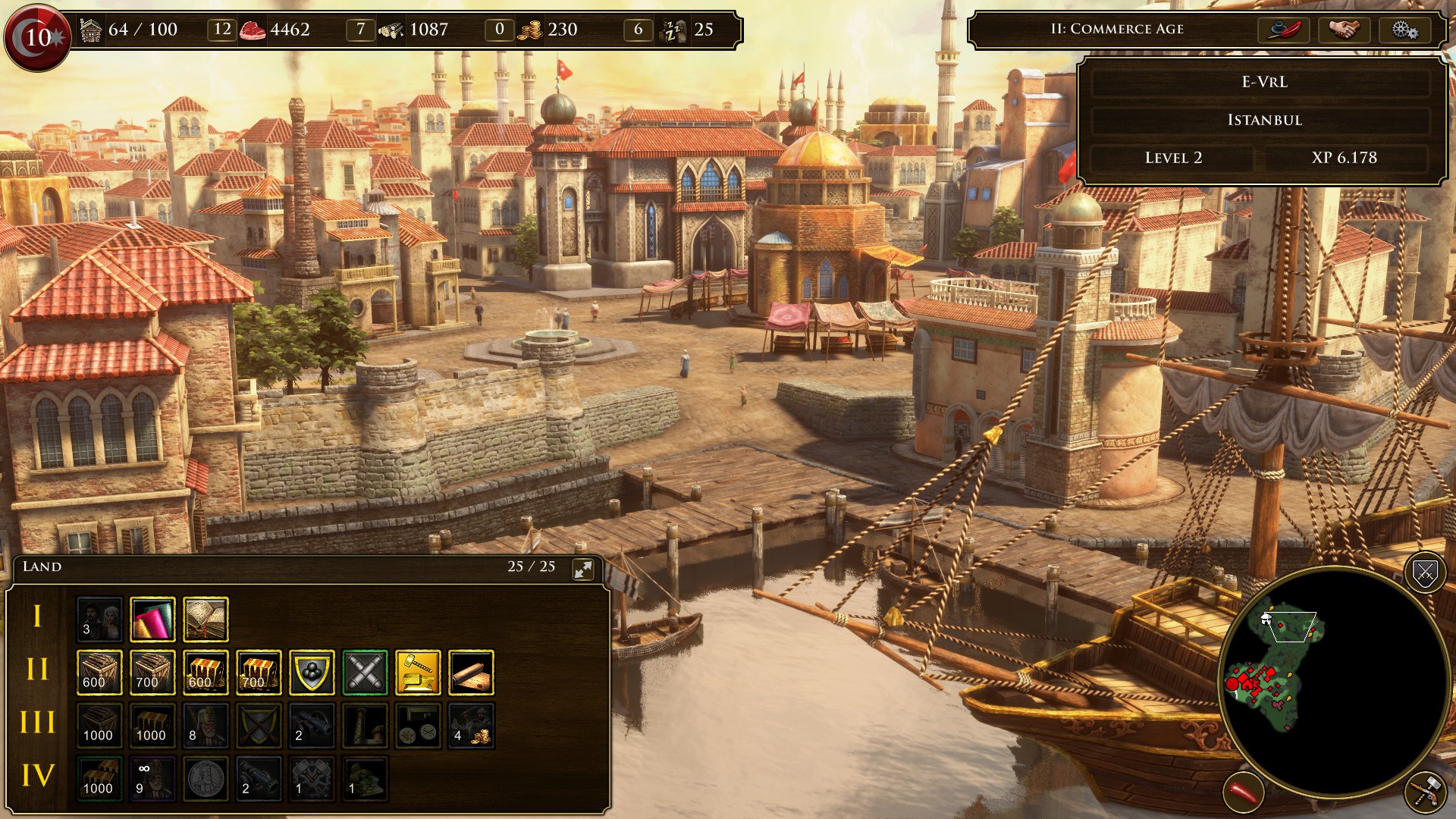The width and height of the screenshot is (1456, 819).
Task: Choose the colored silk fabric card
Action: (x=152, y=620)
